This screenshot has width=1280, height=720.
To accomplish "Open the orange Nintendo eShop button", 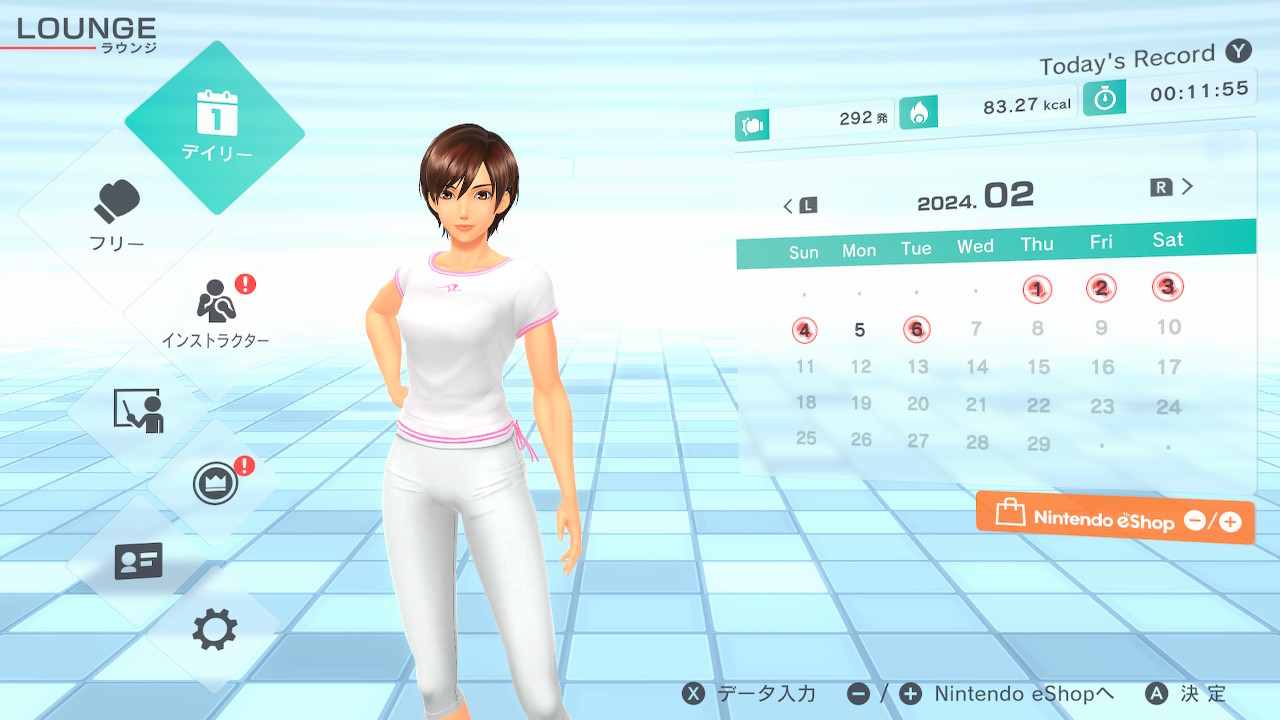I will point(1115,518).
